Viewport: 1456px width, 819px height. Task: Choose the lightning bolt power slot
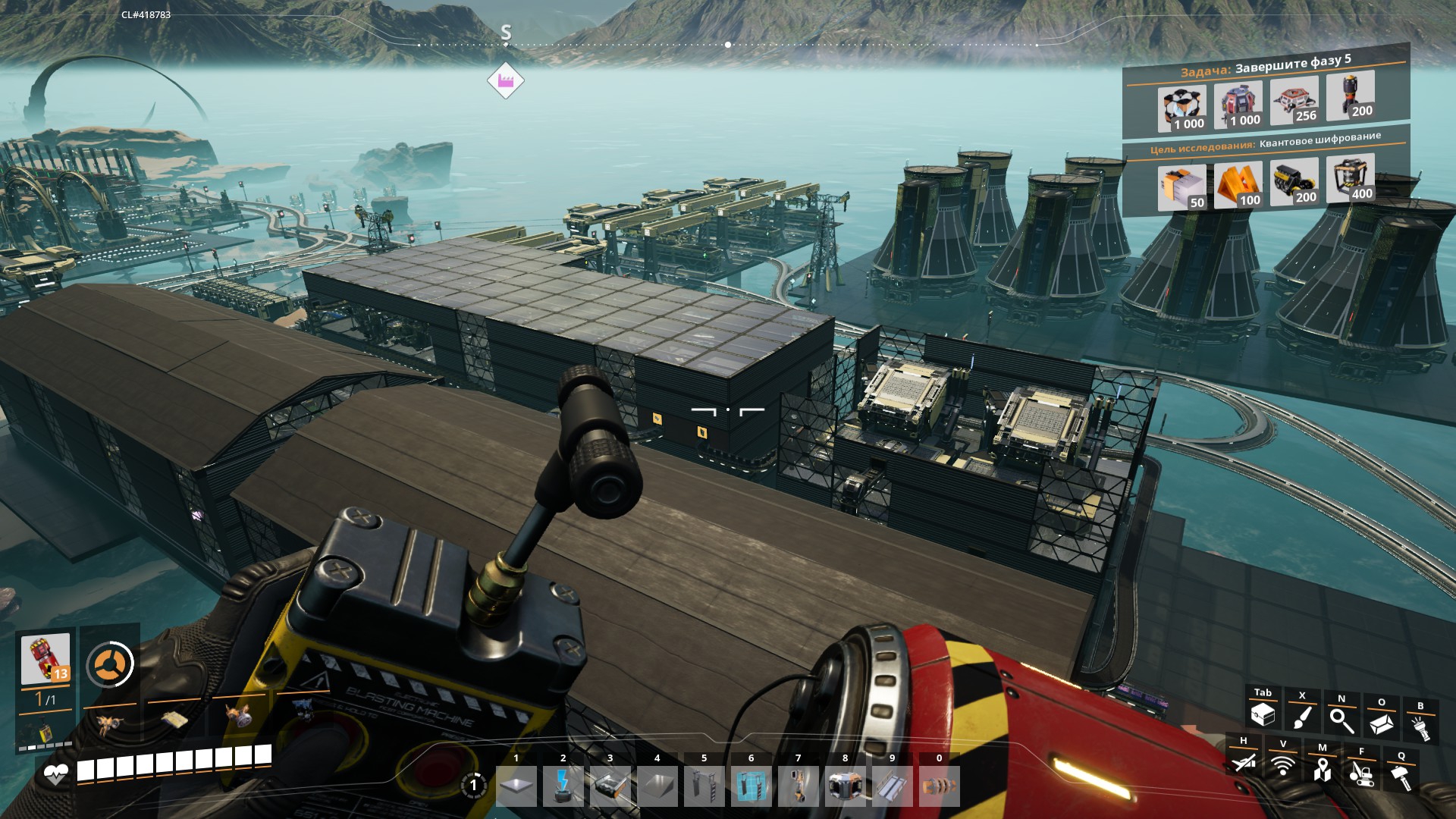click(563, 787)
